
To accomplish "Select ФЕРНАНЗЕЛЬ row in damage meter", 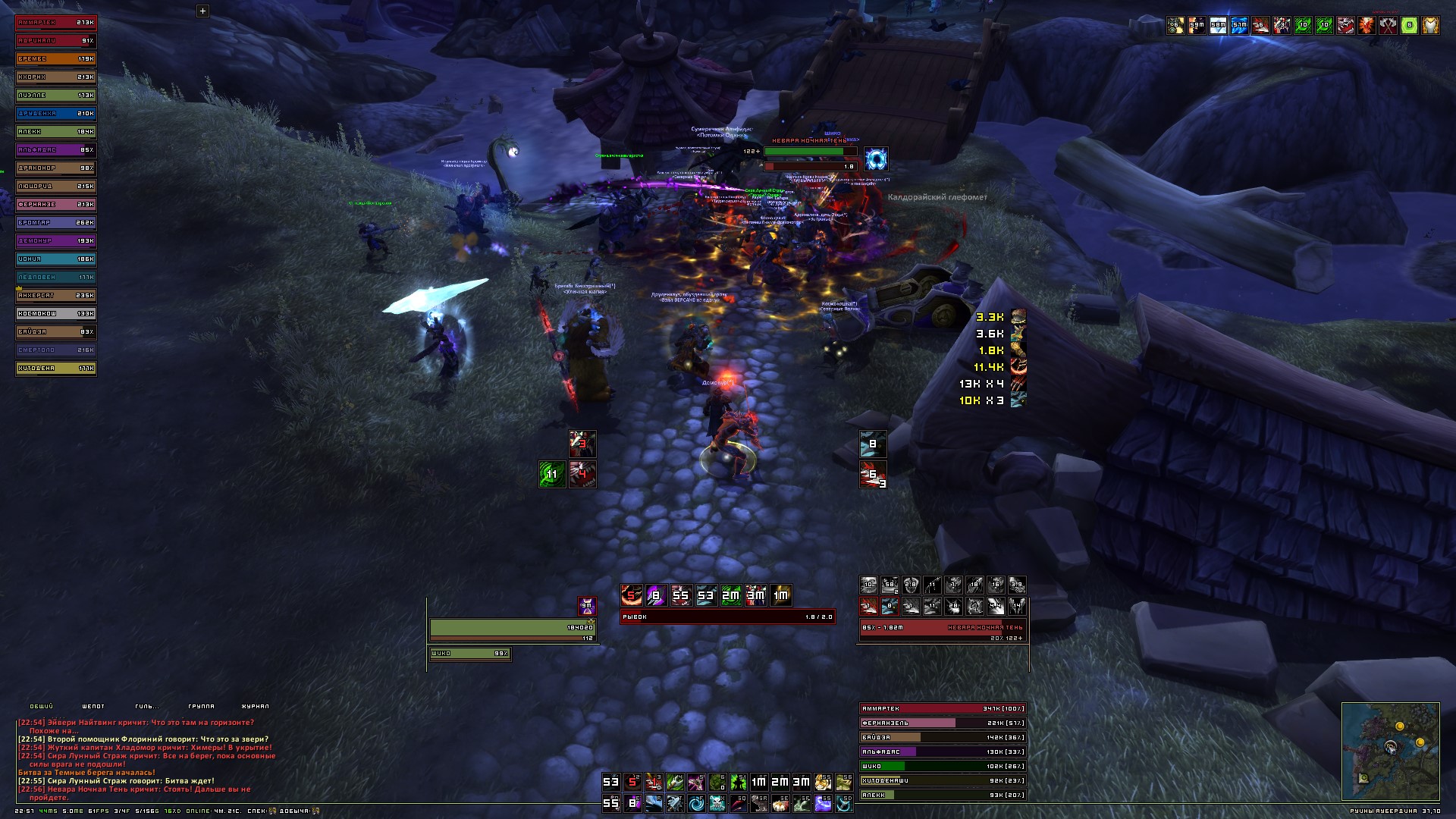I will click(x=943, y=723).
